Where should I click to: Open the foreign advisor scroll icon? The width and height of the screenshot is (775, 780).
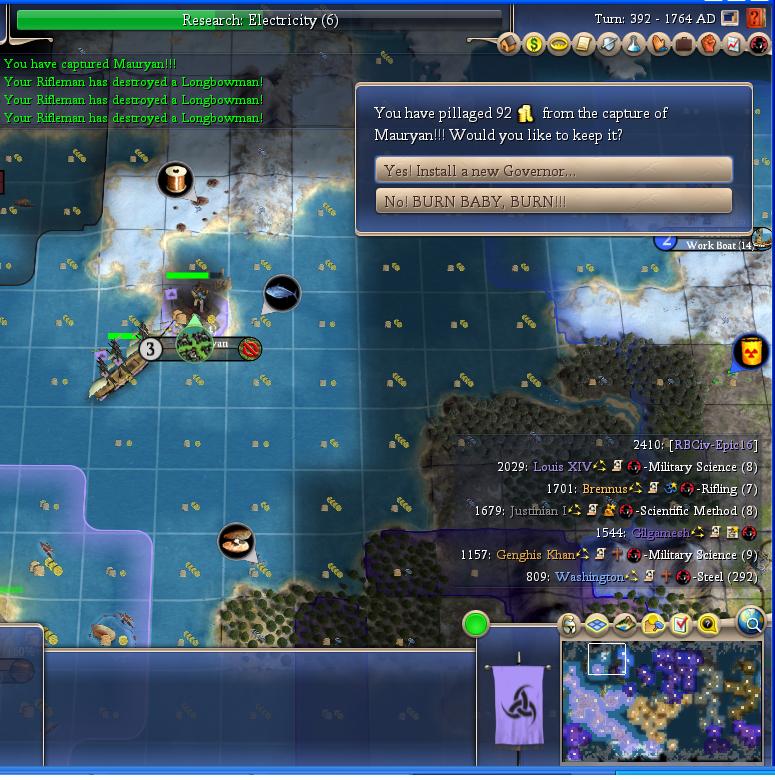tap(584, 44)
